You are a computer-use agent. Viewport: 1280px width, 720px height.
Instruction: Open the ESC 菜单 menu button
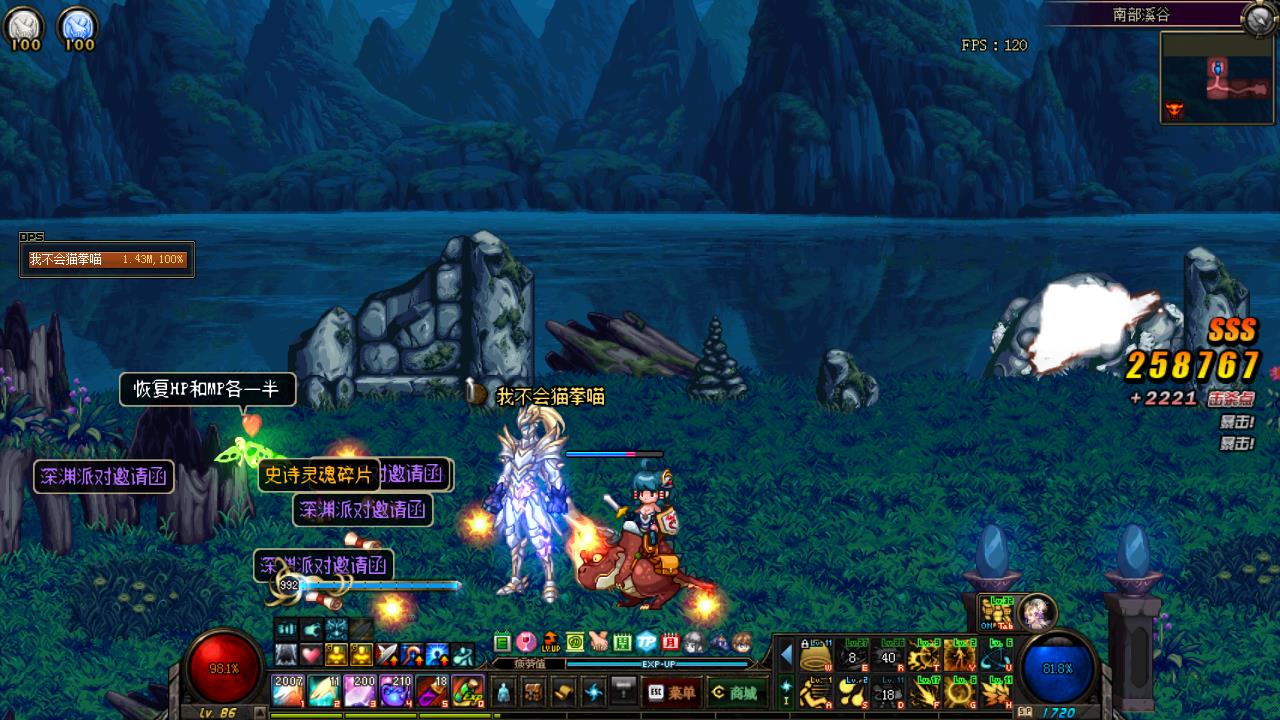(x=671, y=692)
